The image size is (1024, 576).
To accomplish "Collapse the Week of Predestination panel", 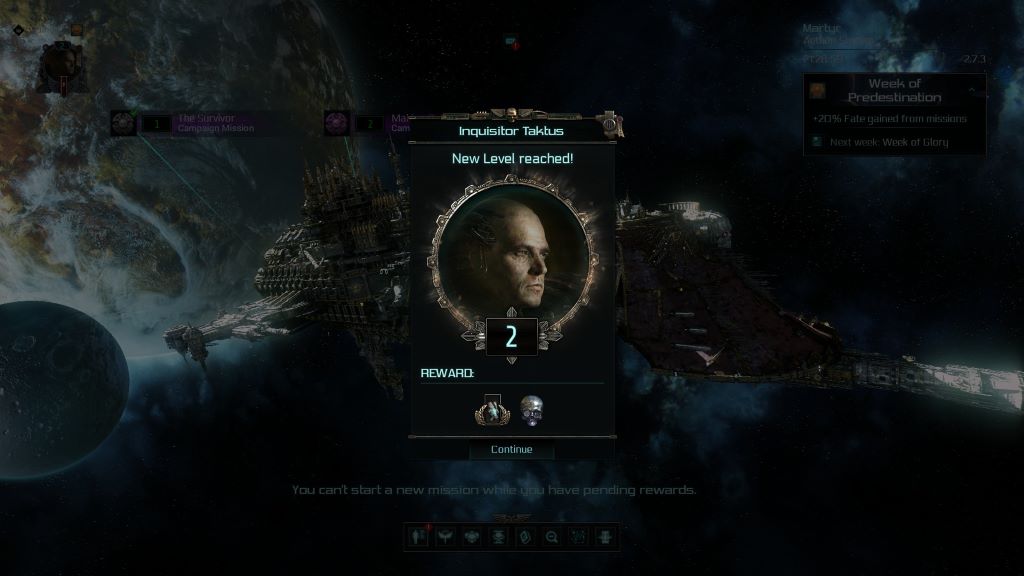I will [x=971, y=90].
